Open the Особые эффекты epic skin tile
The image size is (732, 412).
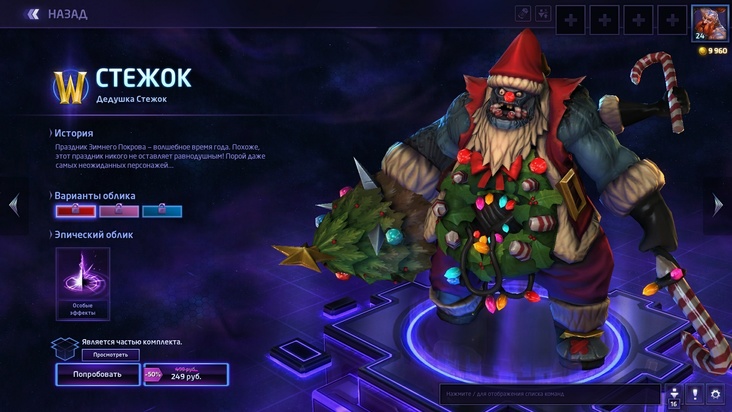point(83,284)
